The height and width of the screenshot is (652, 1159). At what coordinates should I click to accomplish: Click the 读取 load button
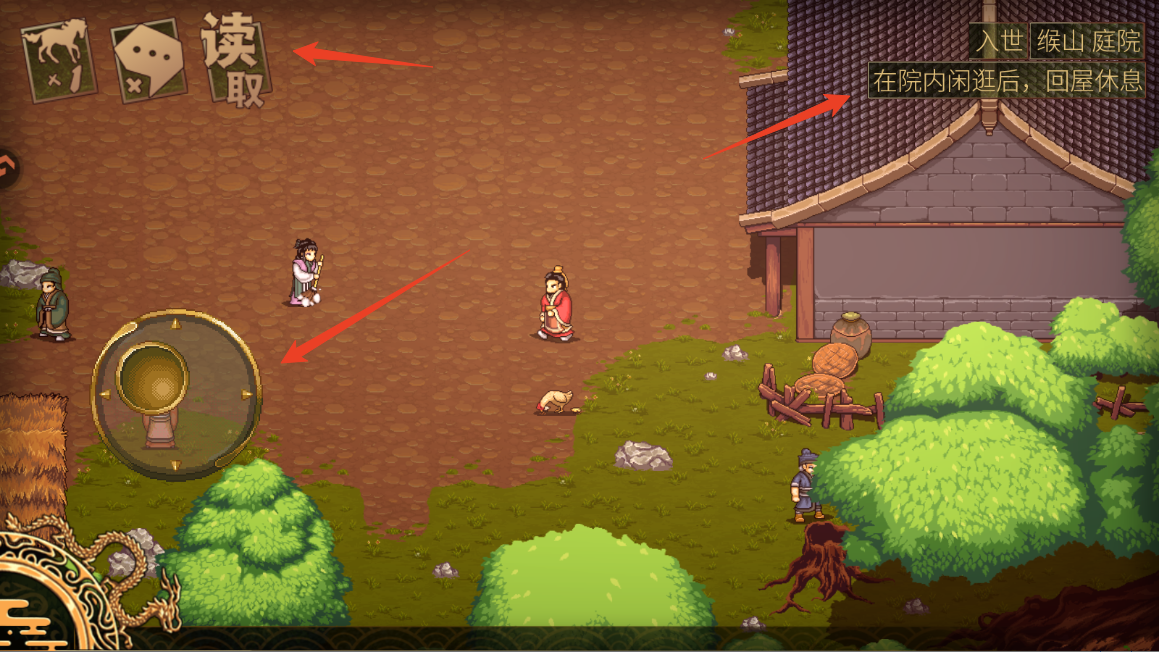[236, 60]
